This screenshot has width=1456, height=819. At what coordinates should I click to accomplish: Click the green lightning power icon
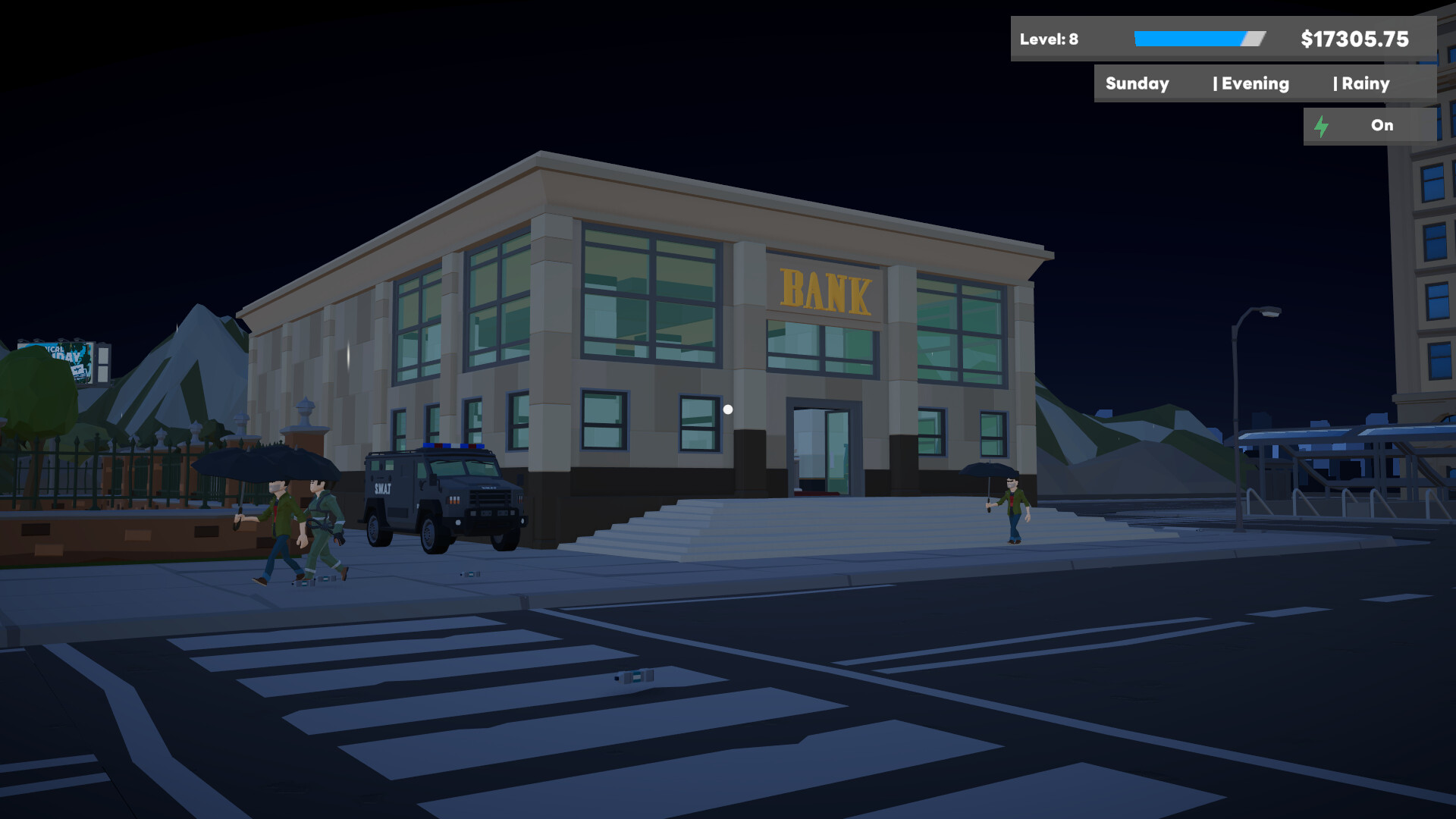(x=1323, y=126)
